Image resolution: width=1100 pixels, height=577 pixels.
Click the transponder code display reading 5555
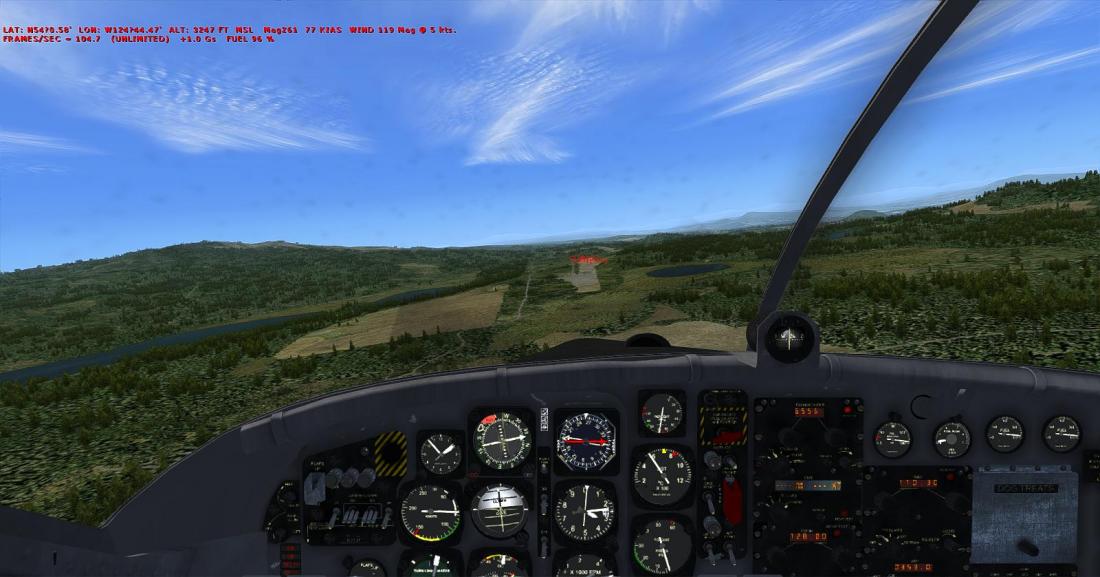tap(808, 411)
